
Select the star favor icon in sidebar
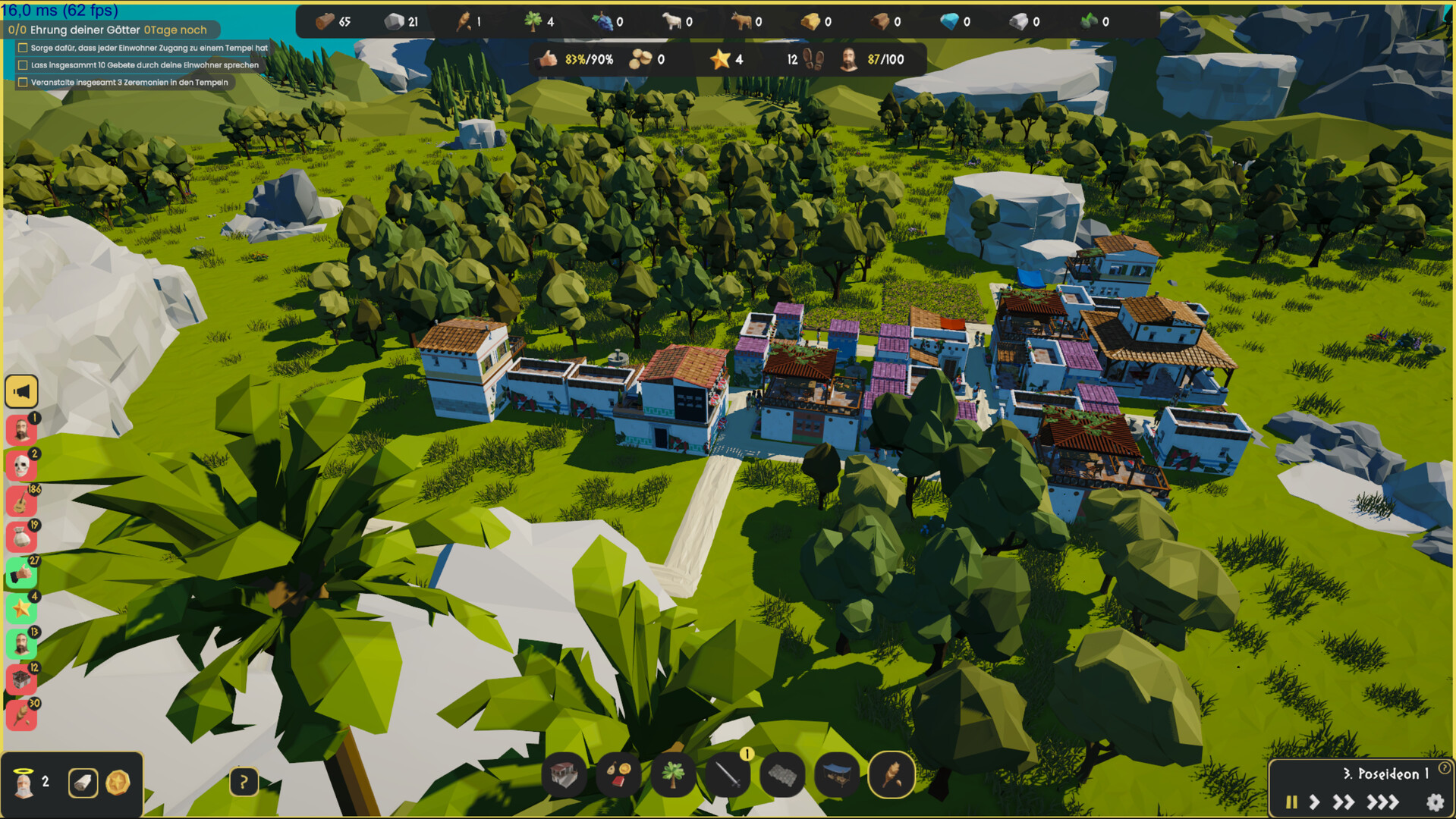pyautogui.click(x=22, y=606)
